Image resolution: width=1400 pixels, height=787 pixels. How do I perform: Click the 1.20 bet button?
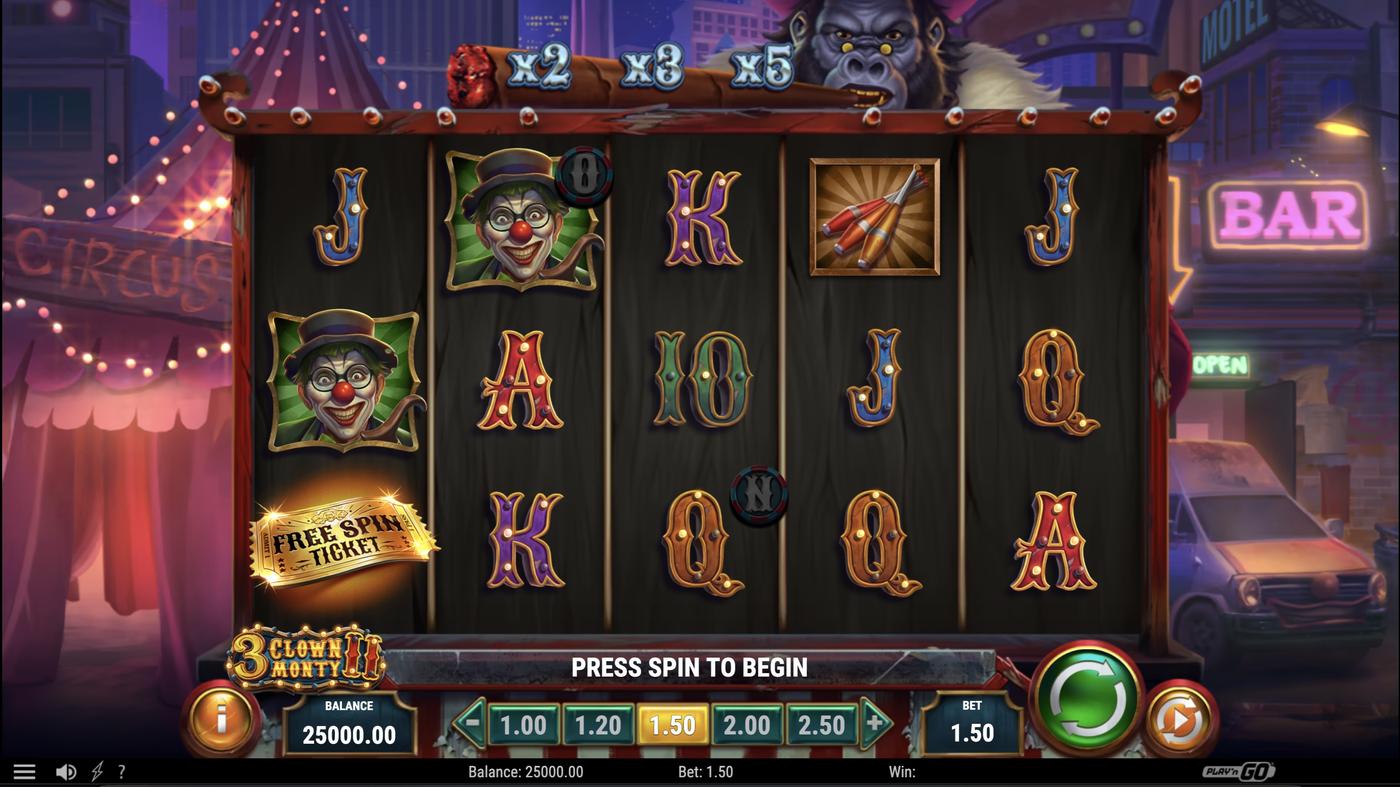[599, 724]
